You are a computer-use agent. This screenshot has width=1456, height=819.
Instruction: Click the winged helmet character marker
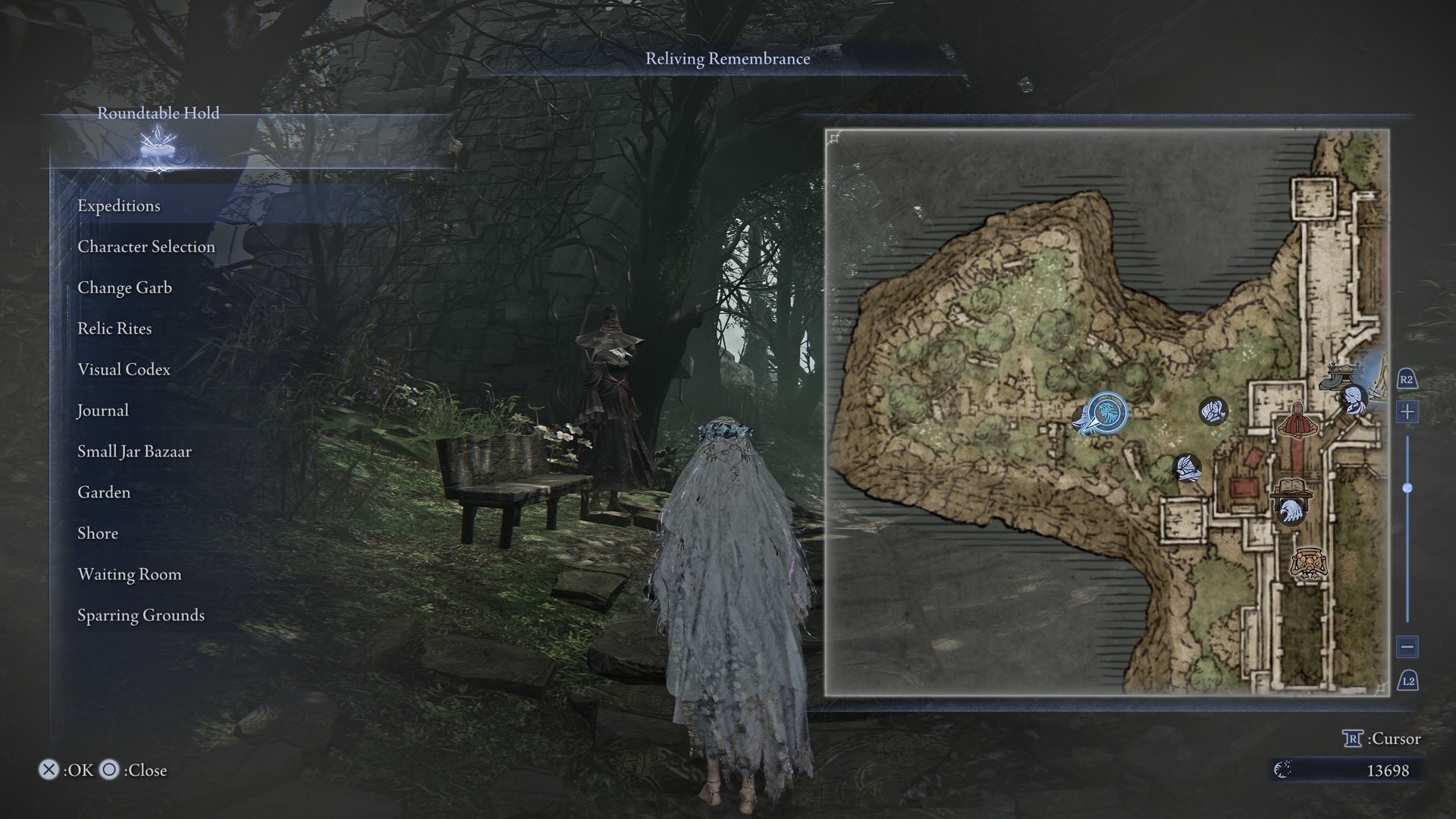point(1188,468)
